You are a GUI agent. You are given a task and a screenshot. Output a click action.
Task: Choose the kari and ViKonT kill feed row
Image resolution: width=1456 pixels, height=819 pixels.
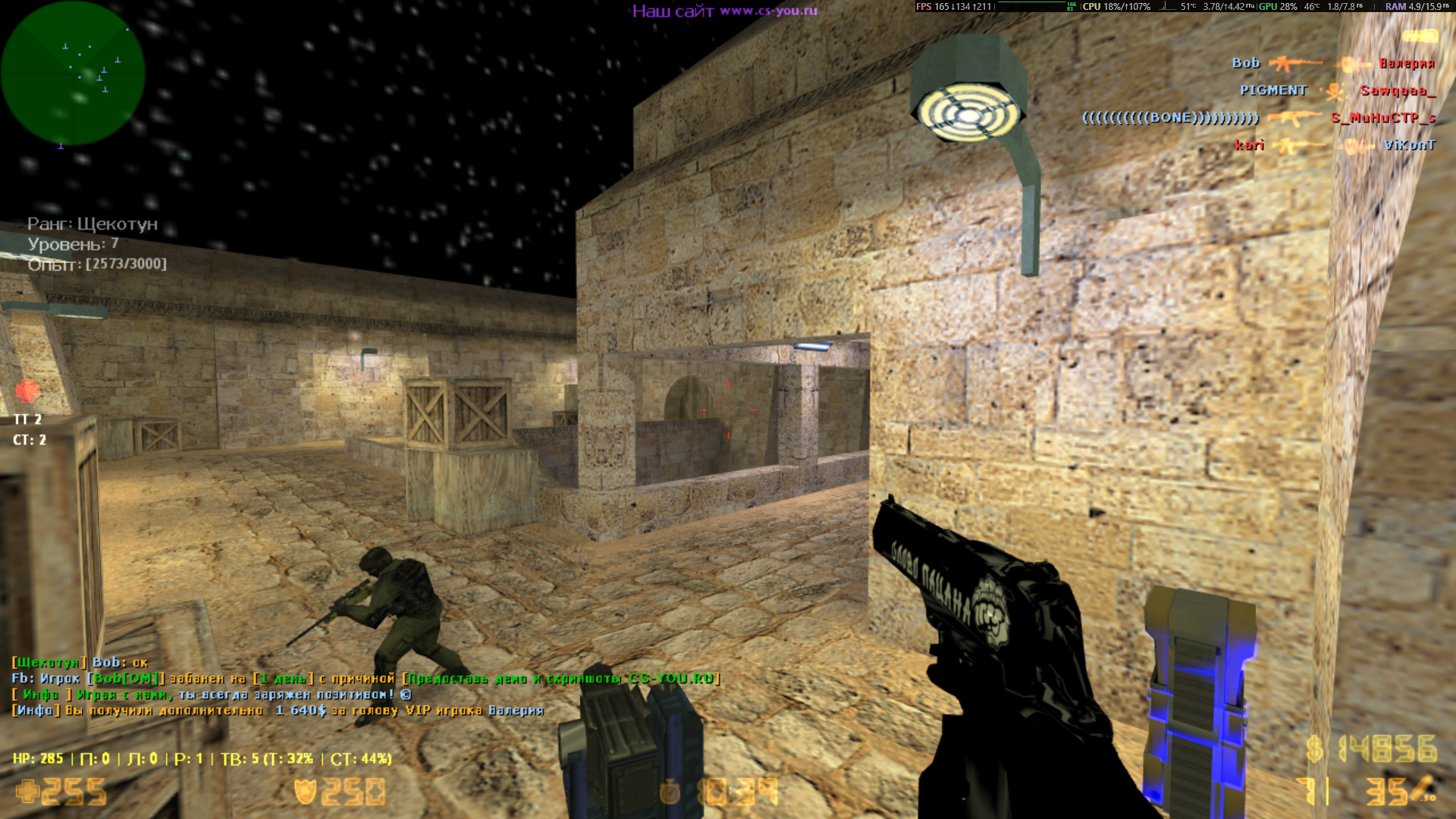1334,145
